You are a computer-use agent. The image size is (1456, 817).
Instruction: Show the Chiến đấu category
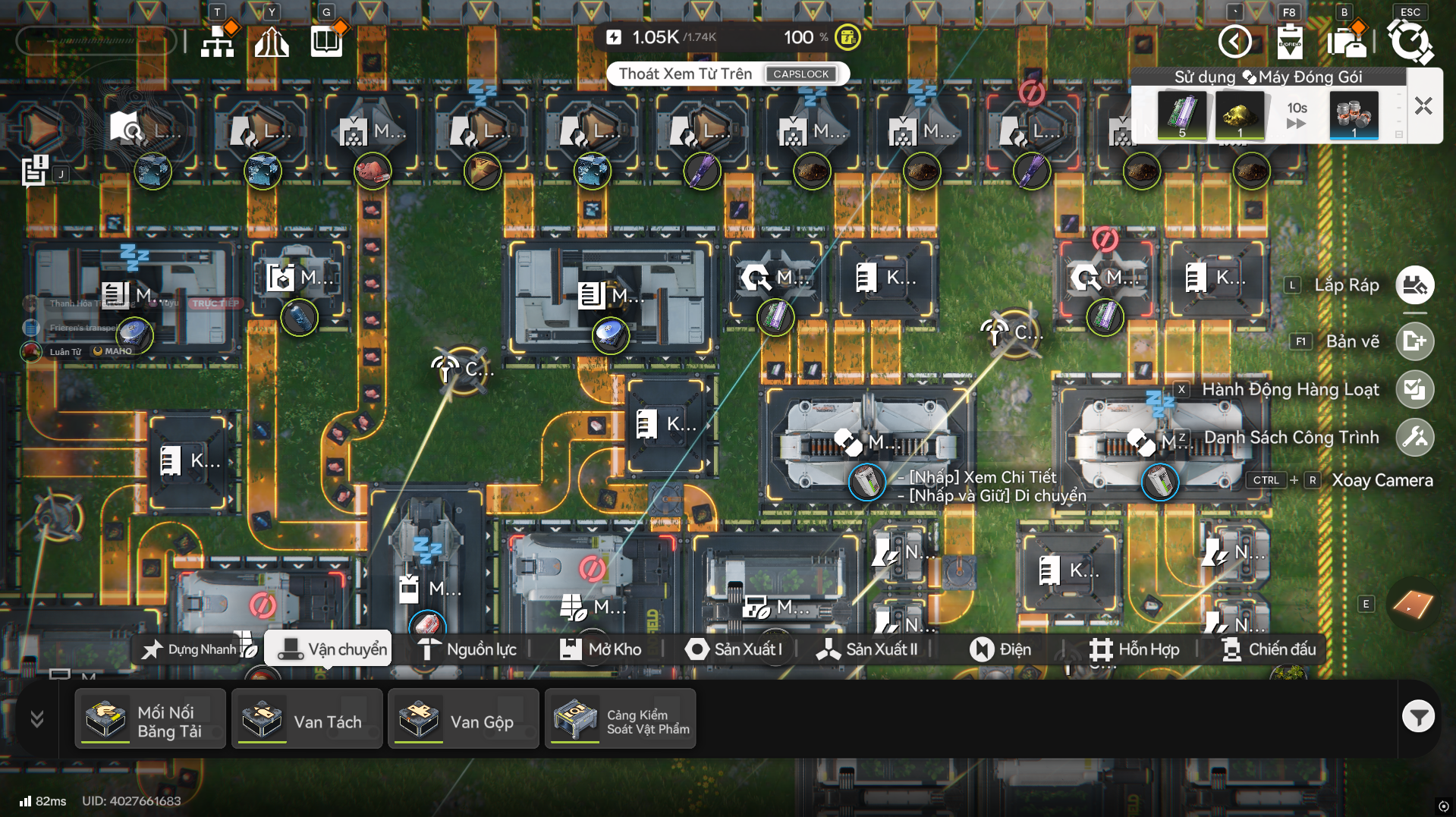click(x=1269, y=649)
